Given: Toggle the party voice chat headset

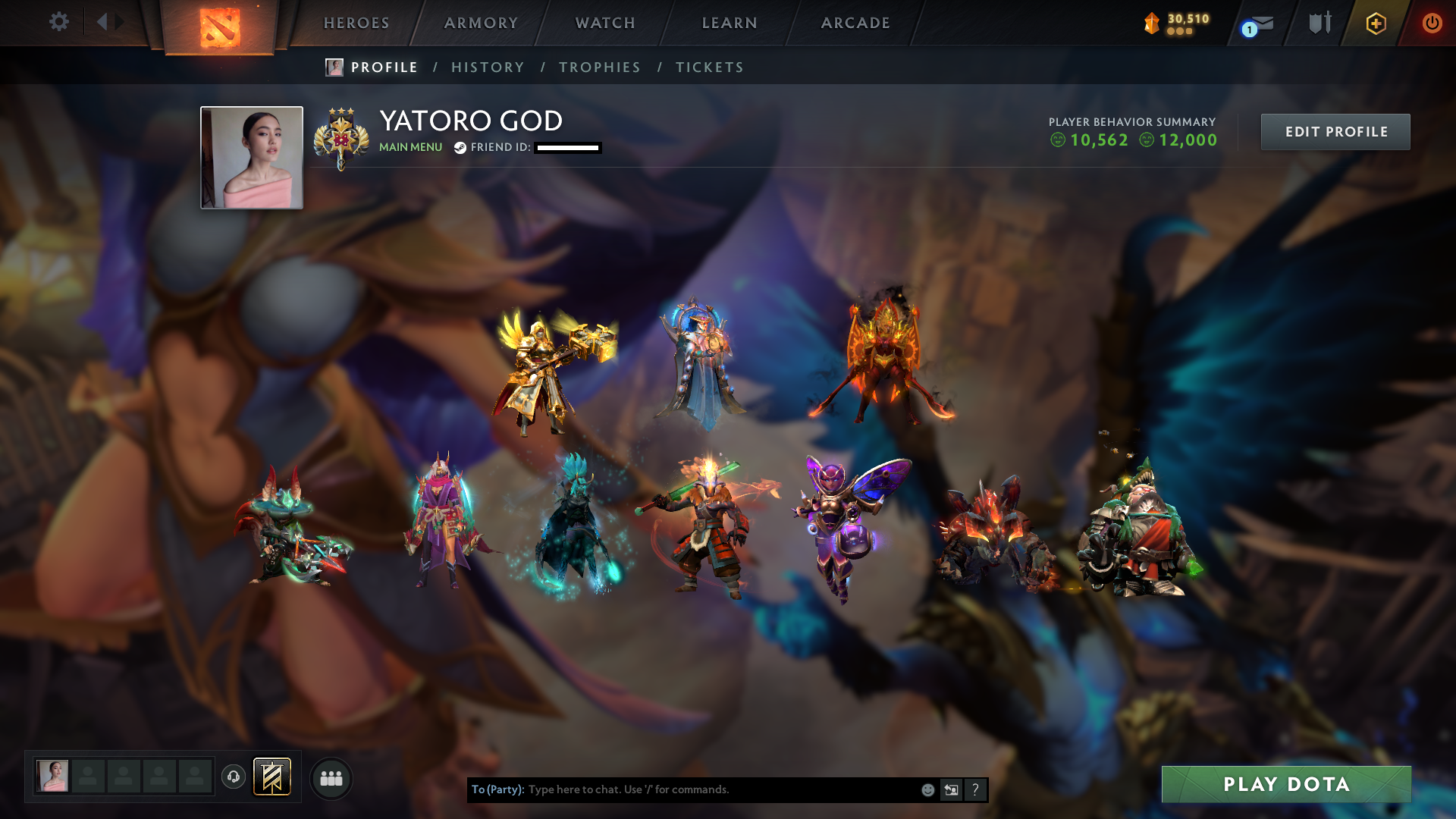Looking at the screenshot, I should pyautogui.click(x=233, y=777).
